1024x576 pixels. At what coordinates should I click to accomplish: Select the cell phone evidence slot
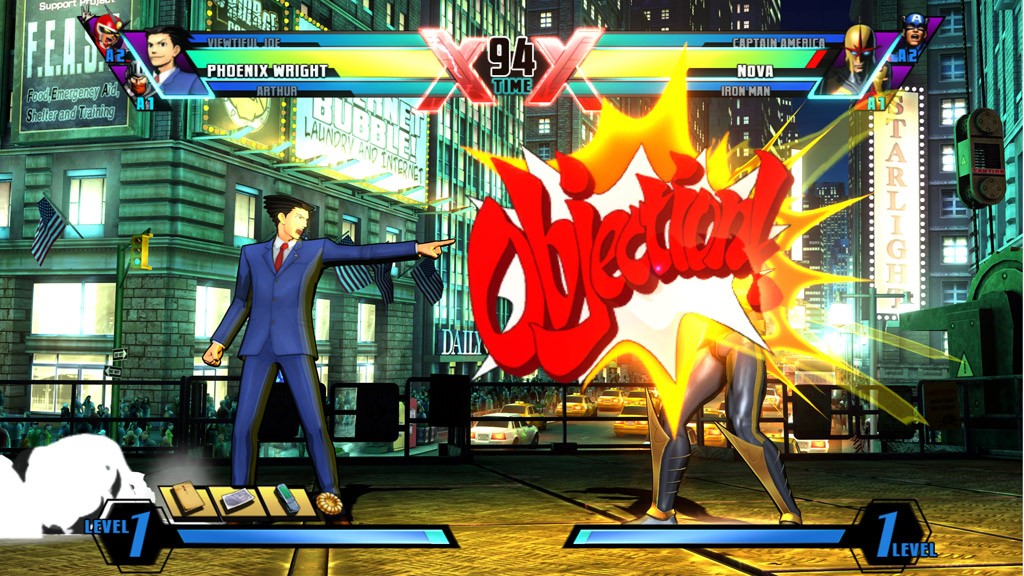287,498
